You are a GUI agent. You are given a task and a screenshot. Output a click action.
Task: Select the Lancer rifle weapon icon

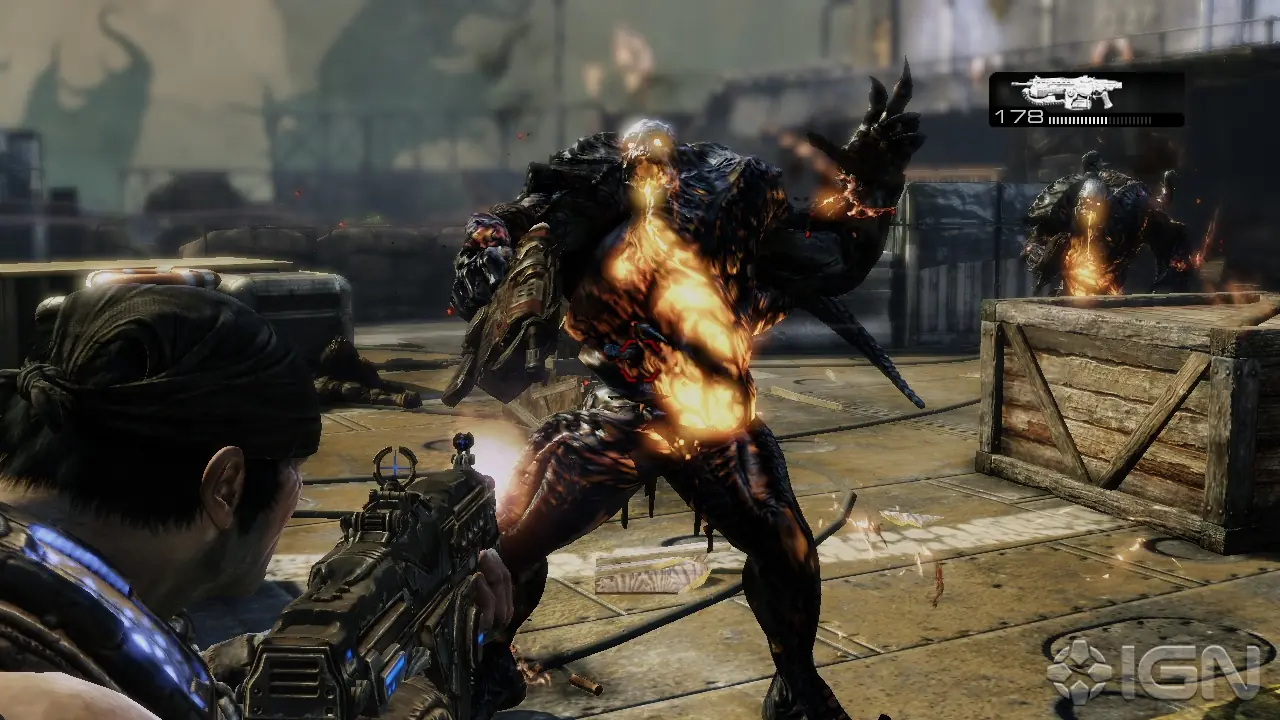(1066, 92)
